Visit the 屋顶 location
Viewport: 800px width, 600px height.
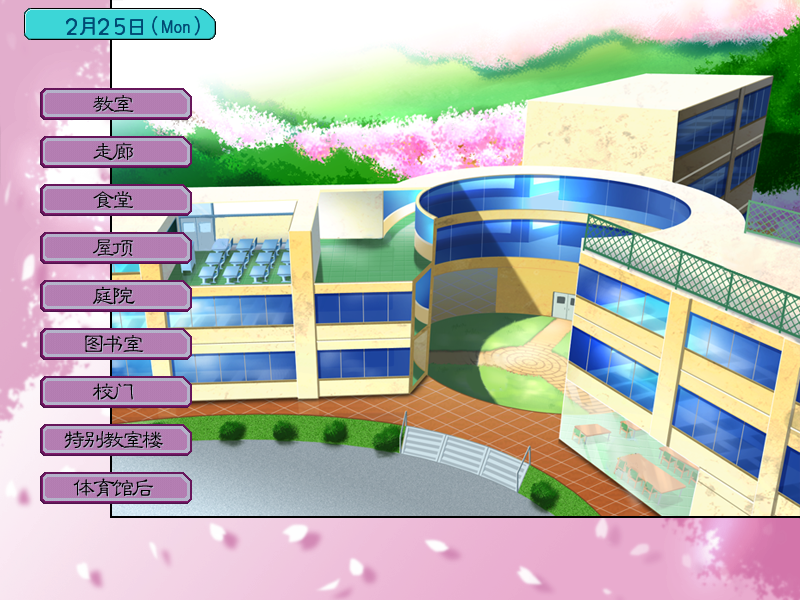pyautogui.click(x=115, y=247)
